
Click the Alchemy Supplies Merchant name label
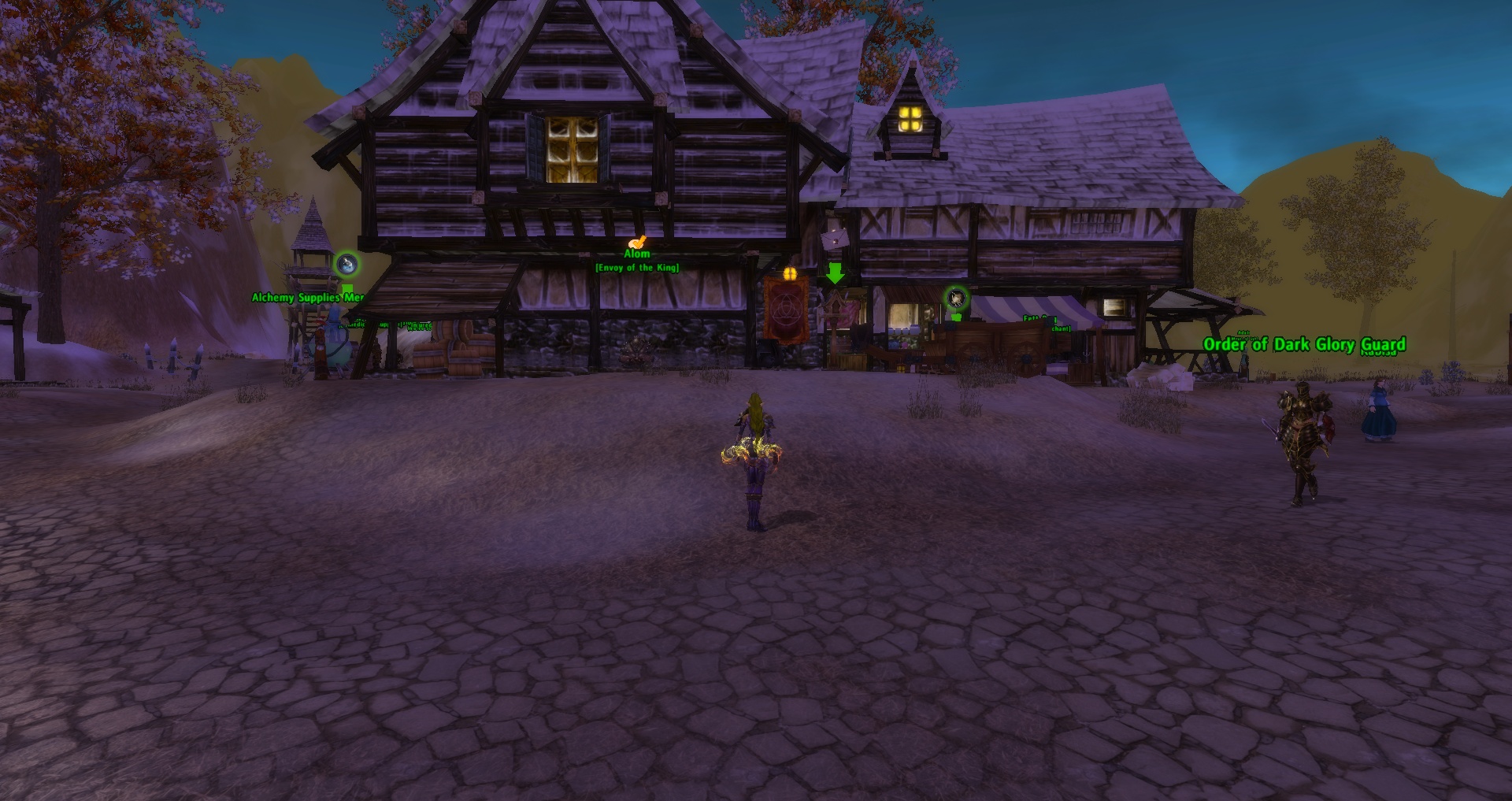[x=307, y=297]
